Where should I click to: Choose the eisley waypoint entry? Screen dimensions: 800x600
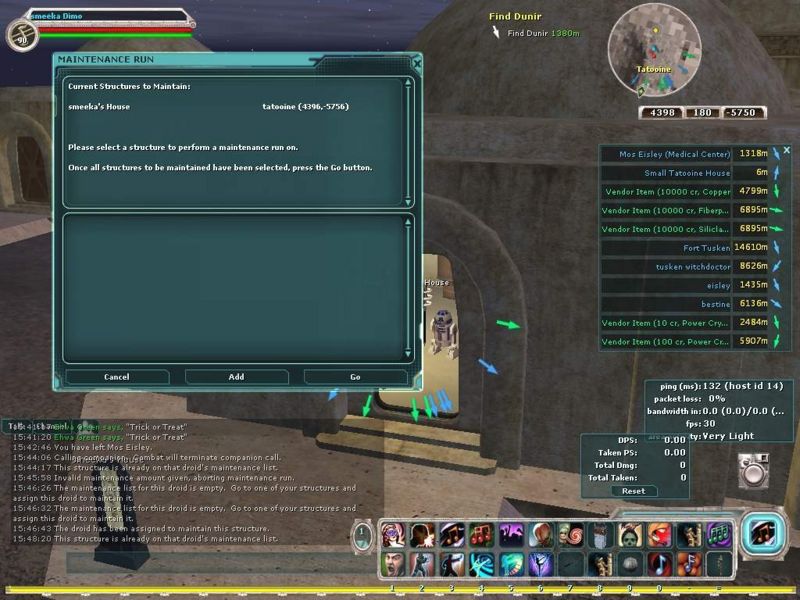(719, 285)
